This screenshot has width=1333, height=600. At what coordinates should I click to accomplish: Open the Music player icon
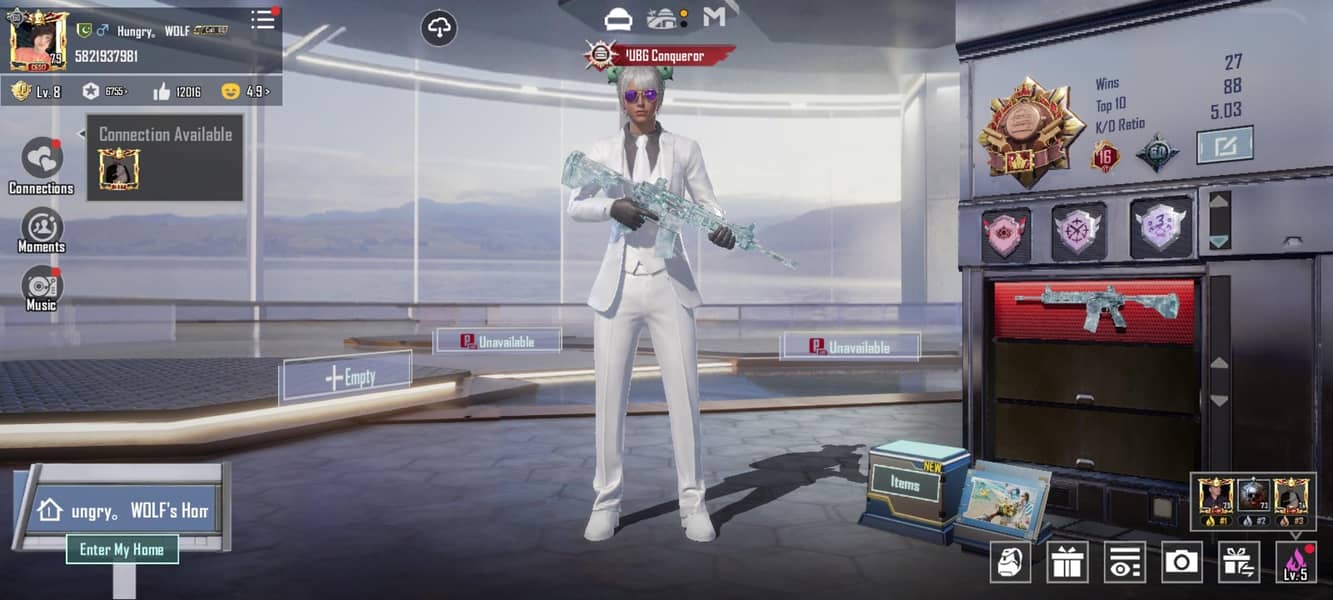[42, 286]
